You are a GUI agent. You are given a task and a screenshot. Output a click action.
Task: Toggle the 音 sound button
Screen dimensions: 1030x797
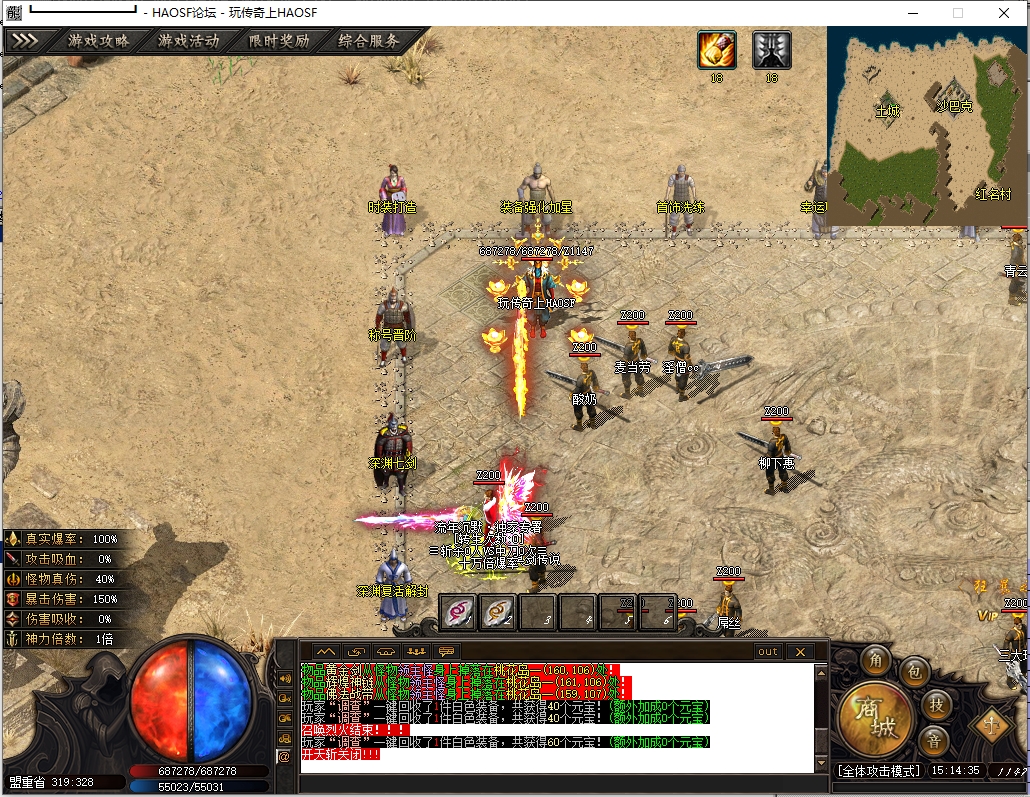[x=936, y=740]
